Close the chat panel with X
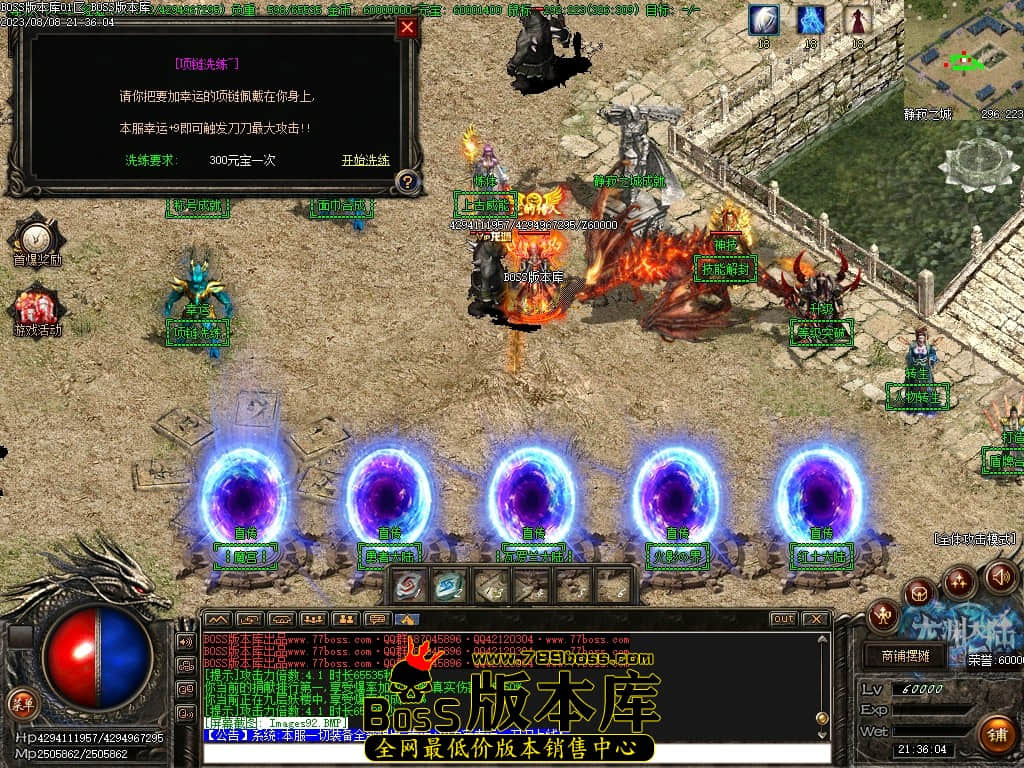1024x768 pixels. tap(815, 619)
